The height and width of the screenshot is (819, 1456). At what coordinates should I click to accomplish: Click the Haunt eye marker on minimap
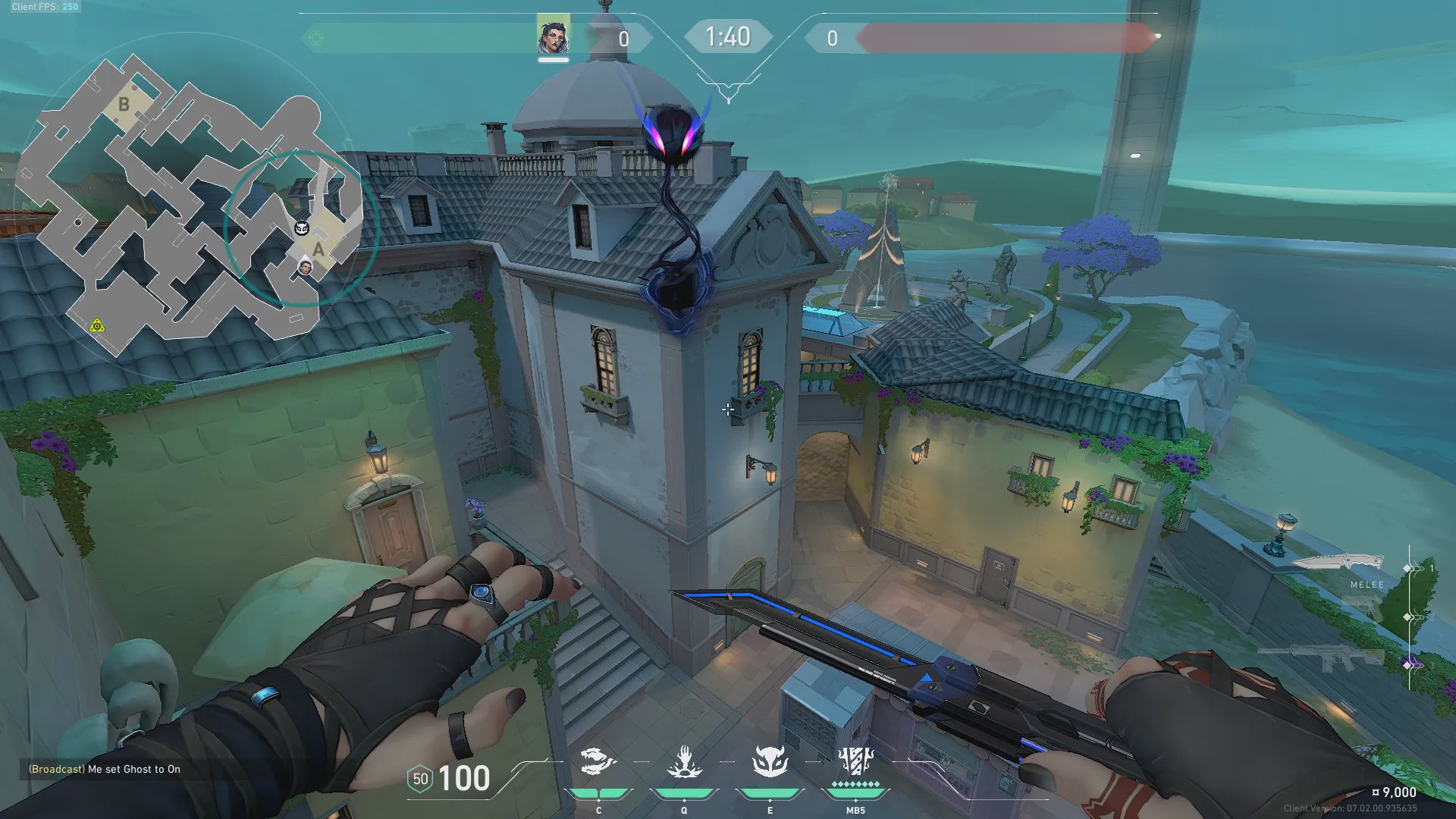[301, 227]
